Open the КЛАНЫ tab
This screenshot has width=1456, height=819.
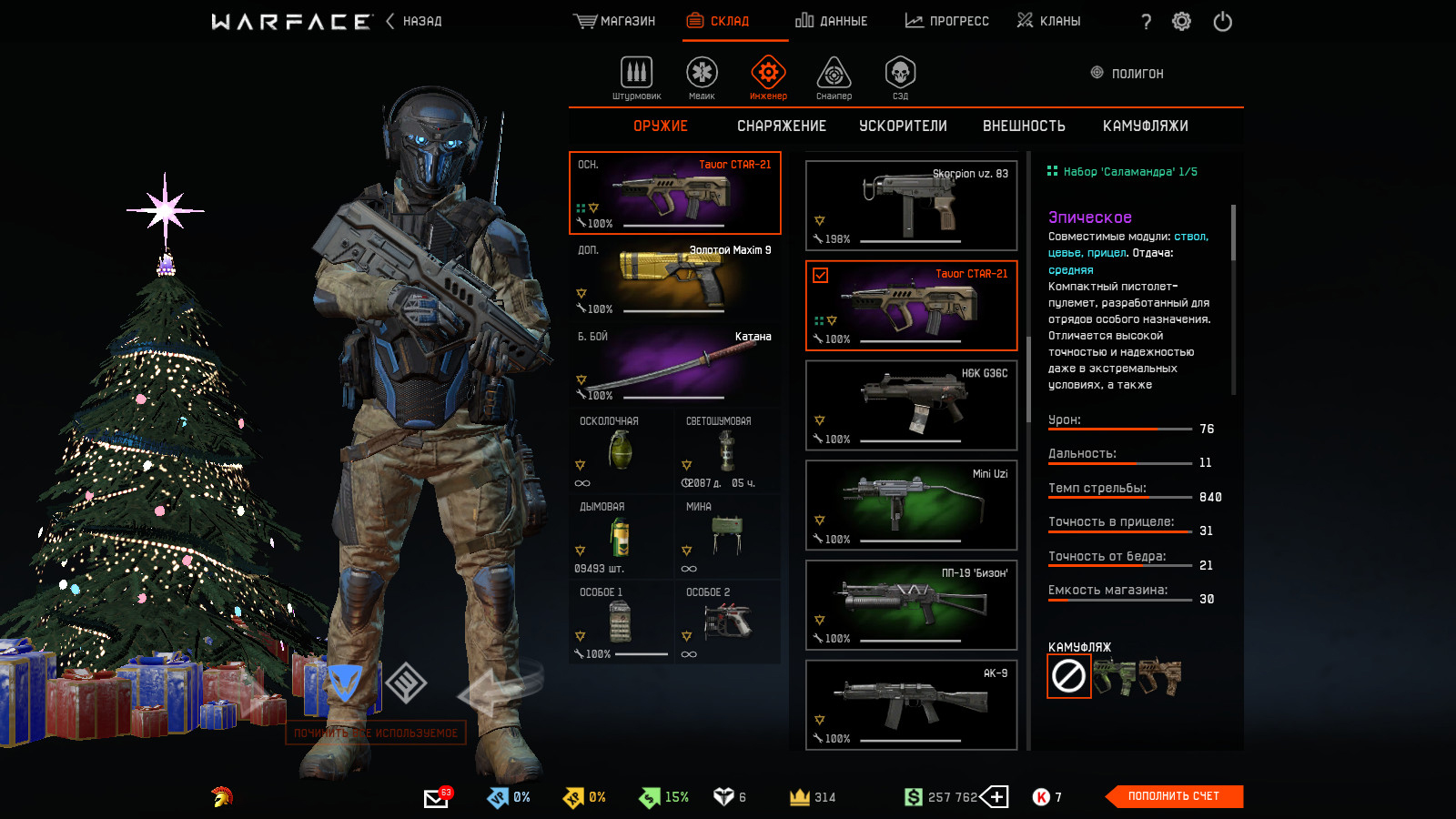pos(1048,21)
